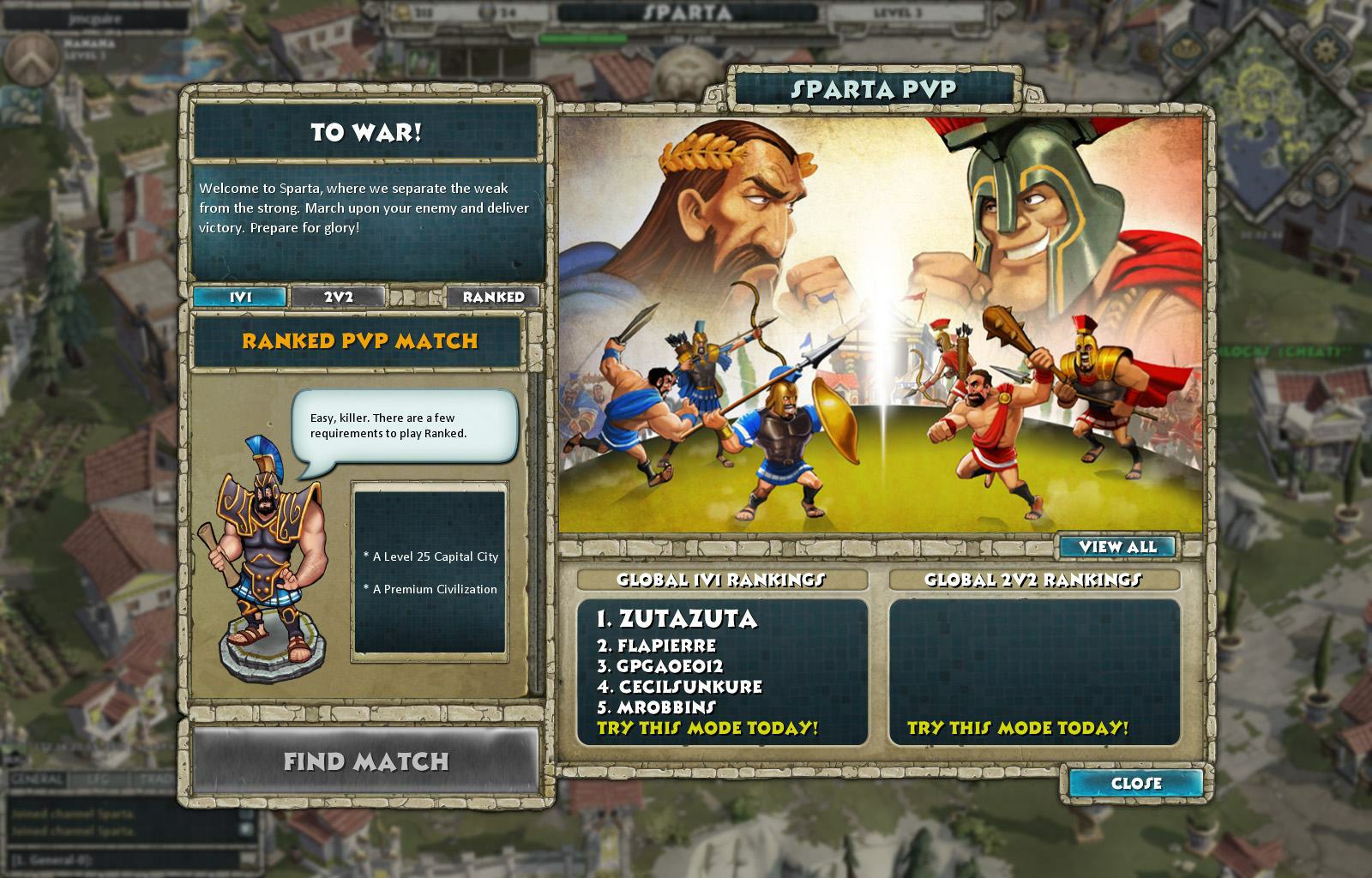
Task: Select the 1V1 match mode tab
Action: [x=241, y=298]
